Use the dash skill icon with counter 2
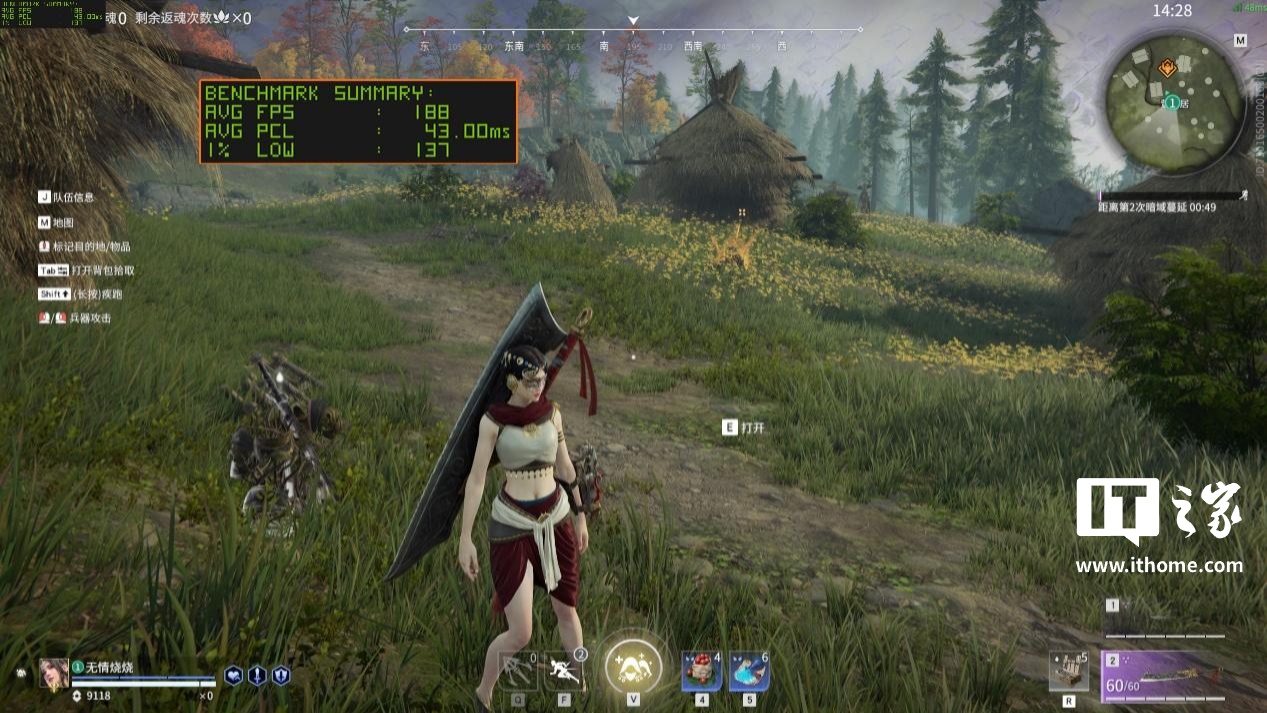 (565, 670)
